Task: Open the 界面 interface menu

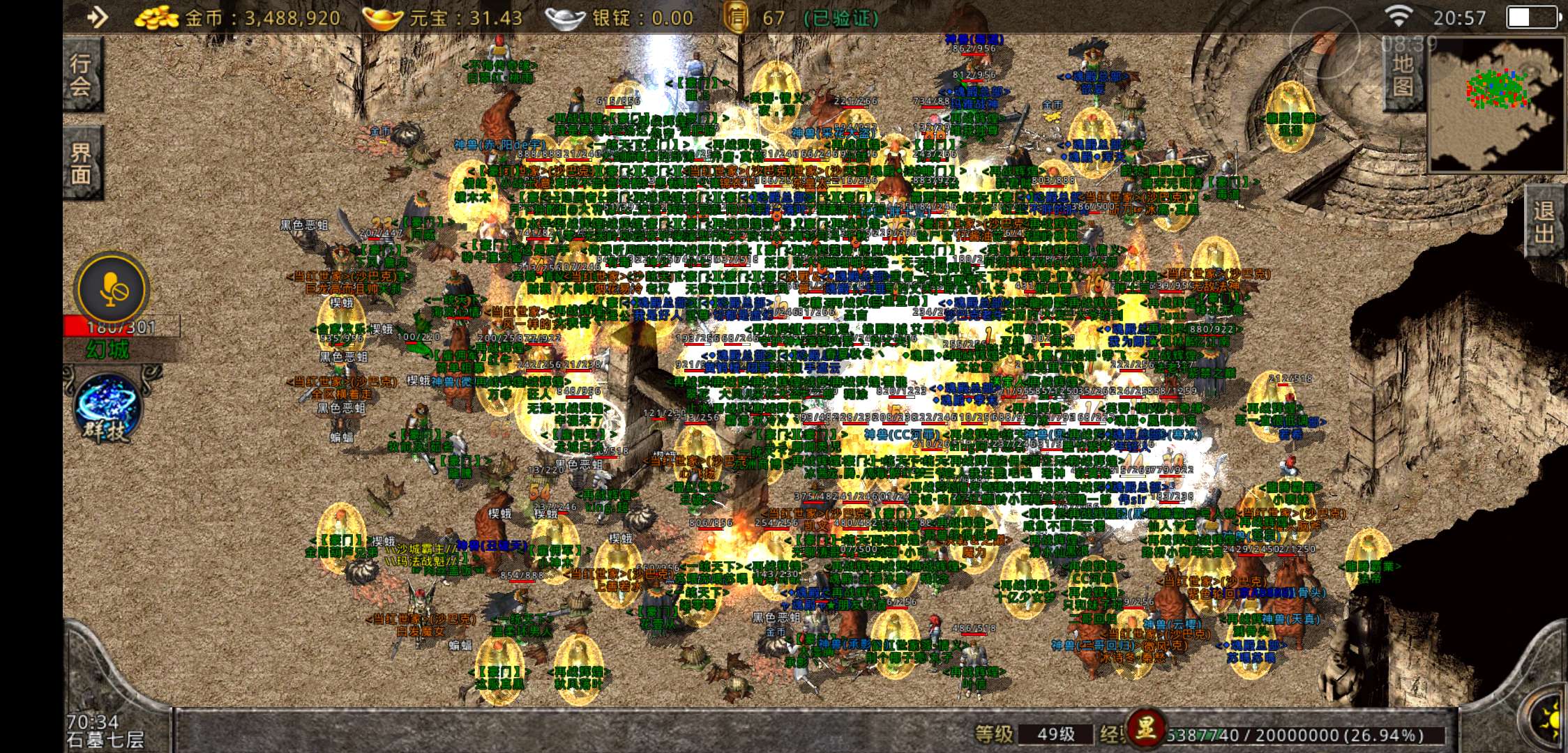Action: pos(82,162)
